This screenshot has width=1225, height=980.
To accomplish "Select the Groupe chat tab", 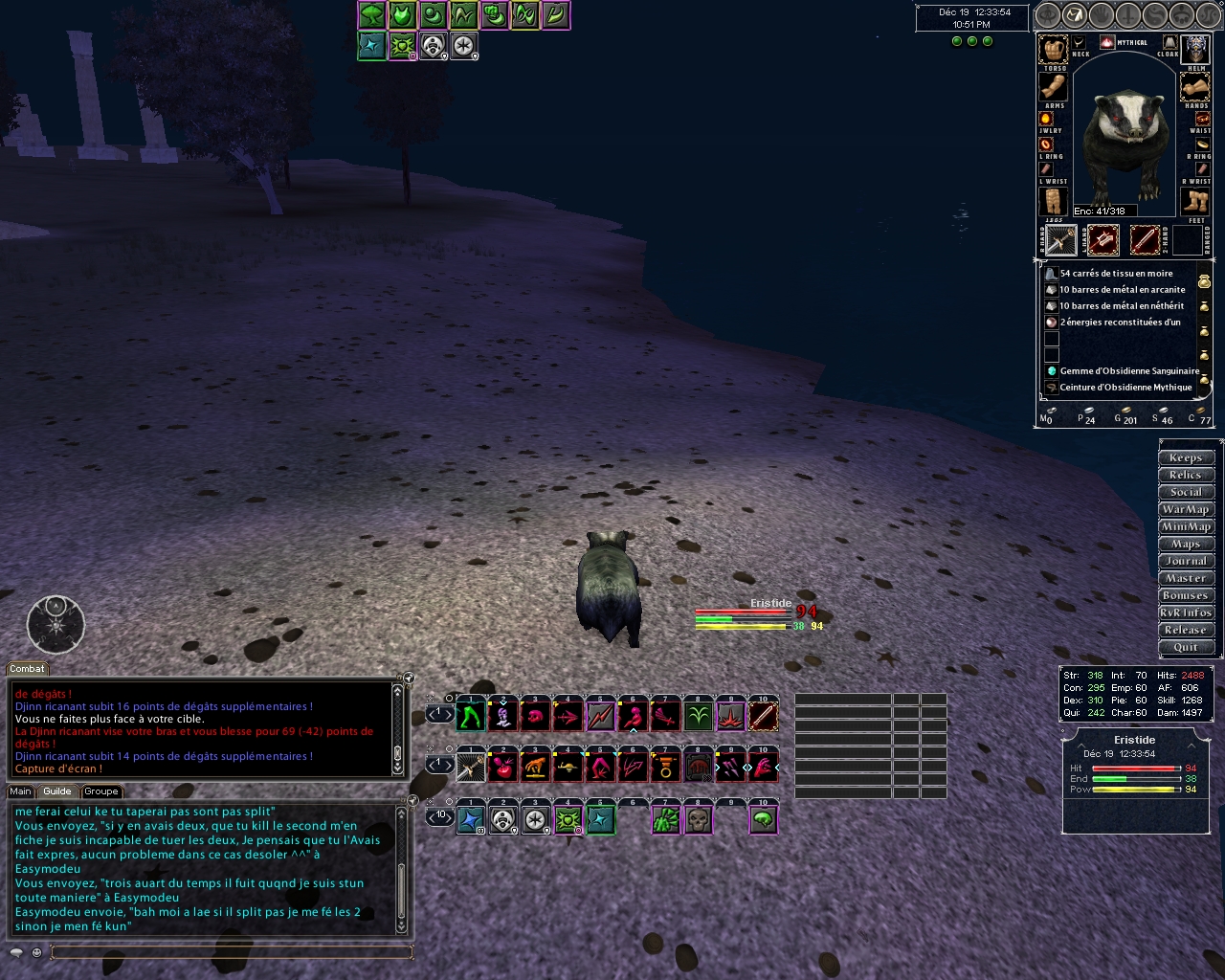I will tap(100, 791).
